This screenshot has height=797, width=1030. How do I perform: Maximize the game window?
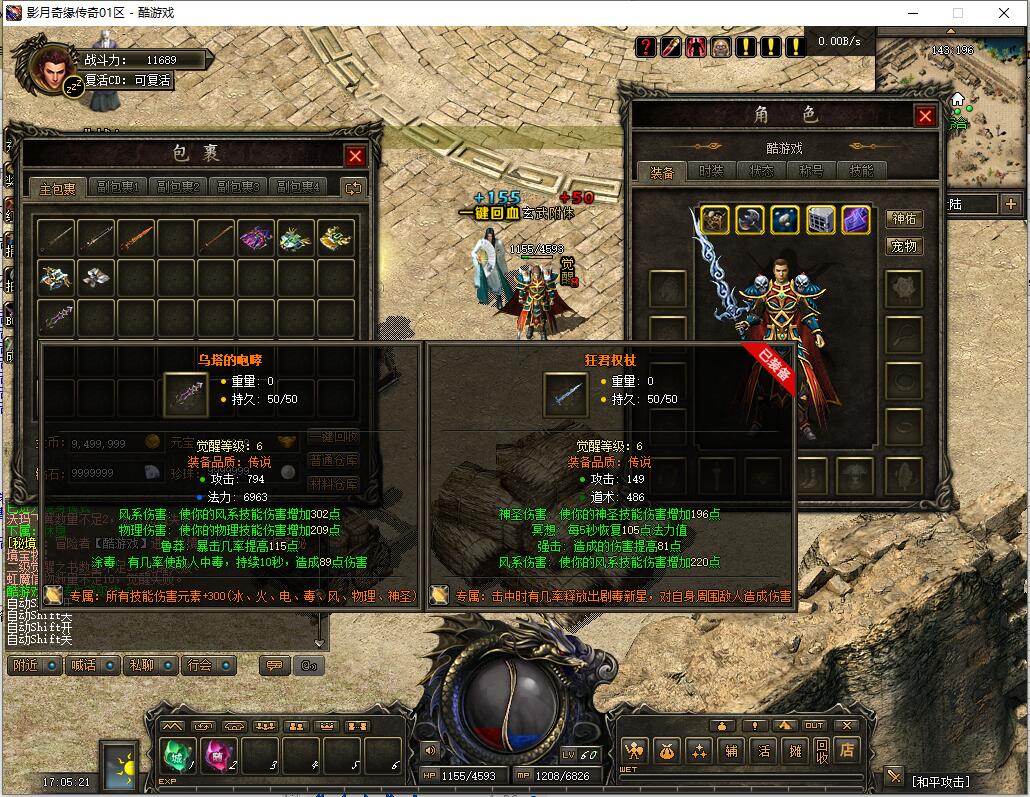(x=957, y=13)
